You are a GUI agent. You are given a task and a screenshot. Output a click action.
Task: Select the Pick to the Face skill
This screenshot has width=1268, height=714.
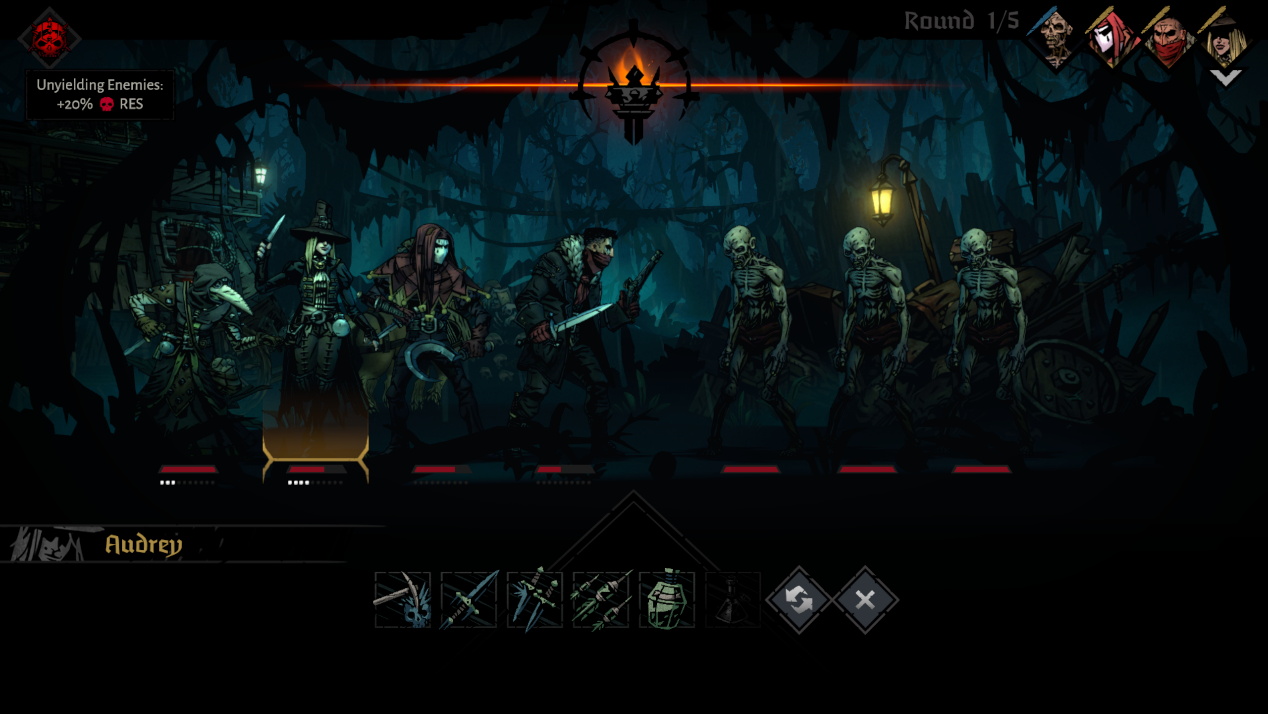pos(403,600)
